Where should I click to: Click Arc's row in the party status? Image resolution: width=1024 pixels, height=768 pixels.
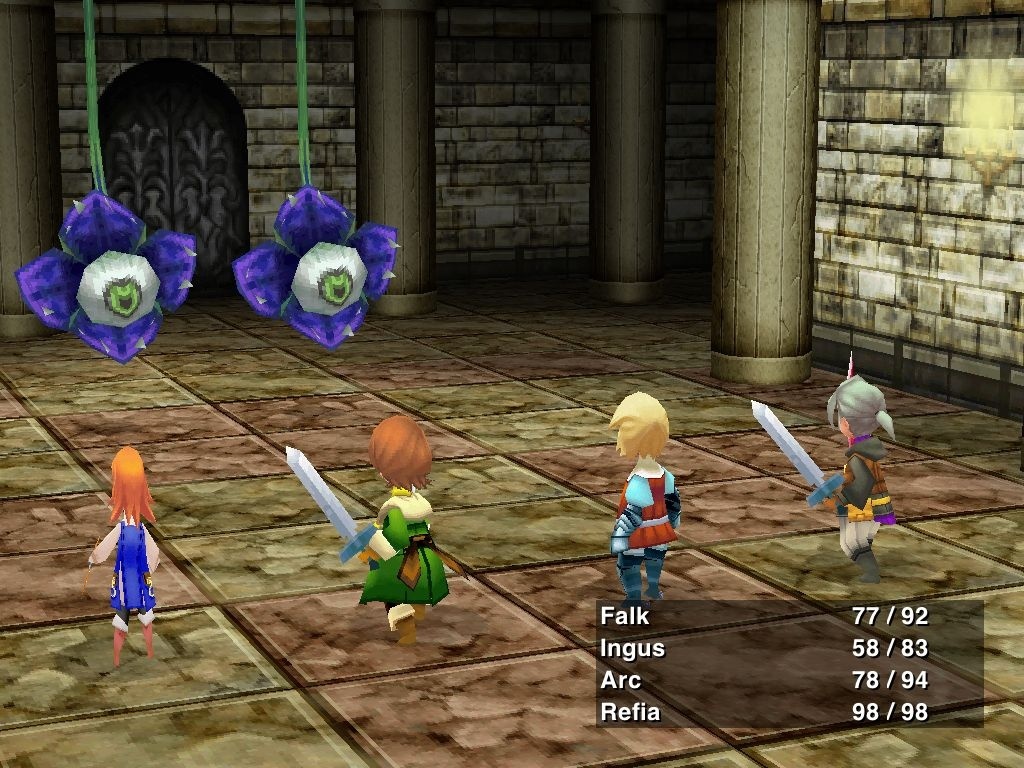click(620, 680)
